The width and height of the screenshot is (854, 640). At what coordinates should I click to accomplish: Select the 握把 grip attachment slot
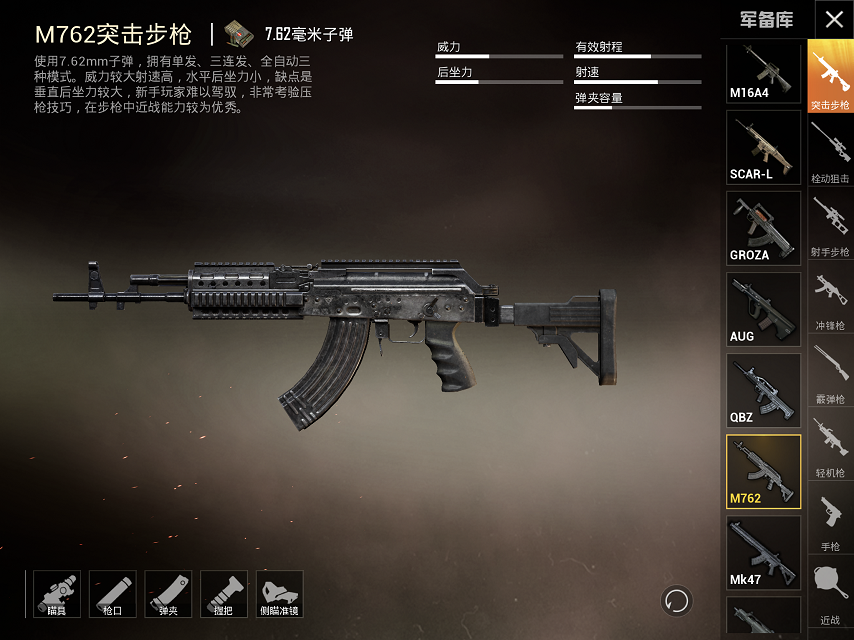click(224, 594)
